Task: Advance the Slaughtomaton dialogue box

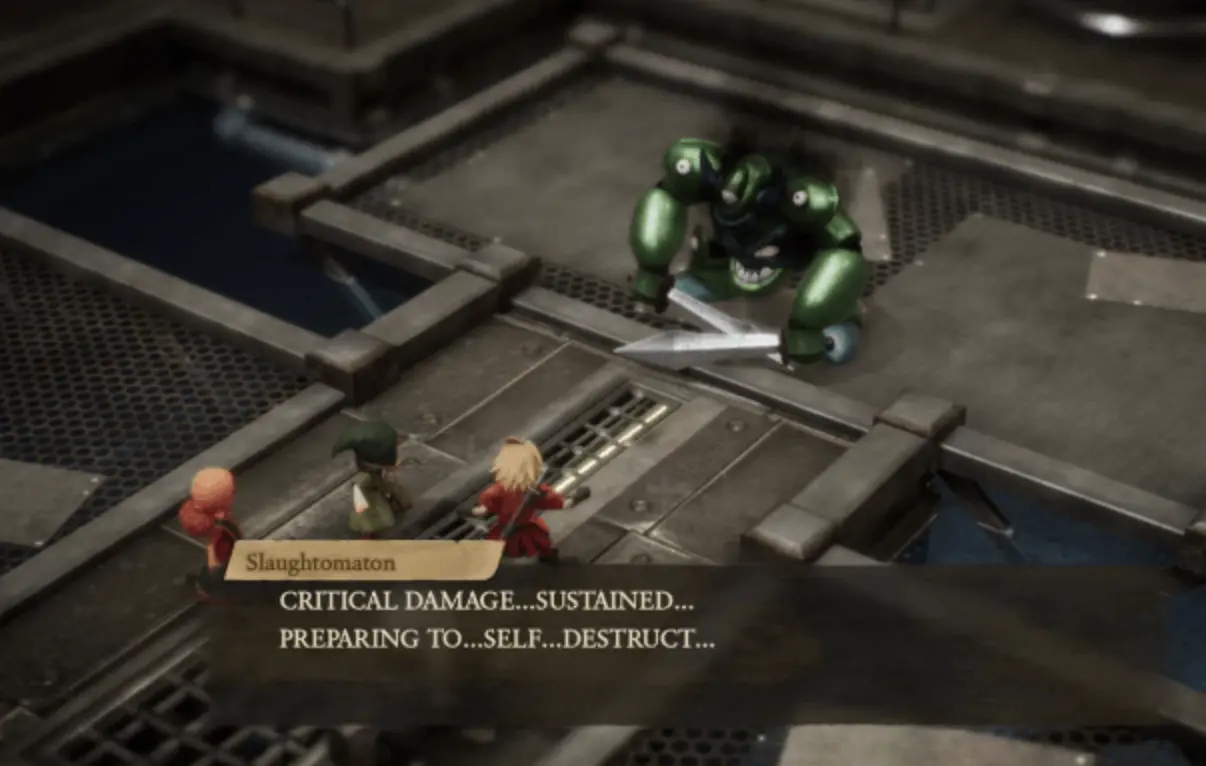Action: point(600,622)
